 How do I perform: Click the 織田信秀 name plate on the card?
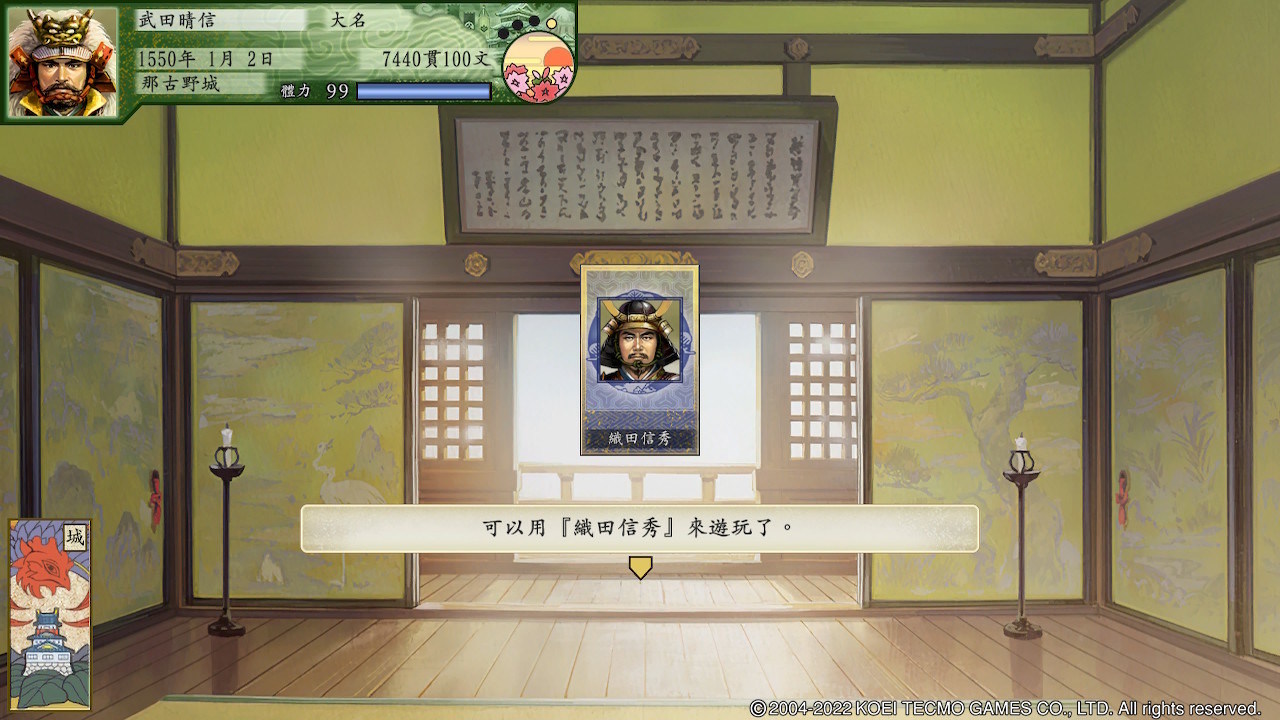coord(640,440)
